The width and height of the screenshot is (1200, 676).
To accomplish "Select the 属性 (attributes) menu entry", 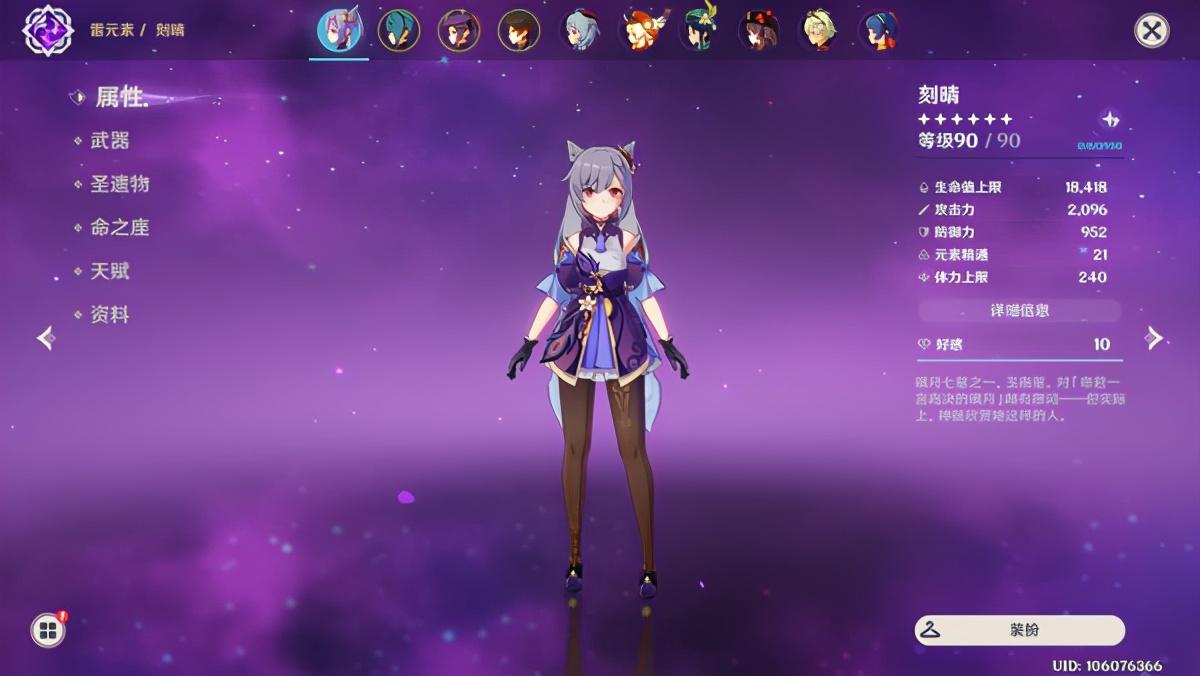I will [x=121, y=97].
